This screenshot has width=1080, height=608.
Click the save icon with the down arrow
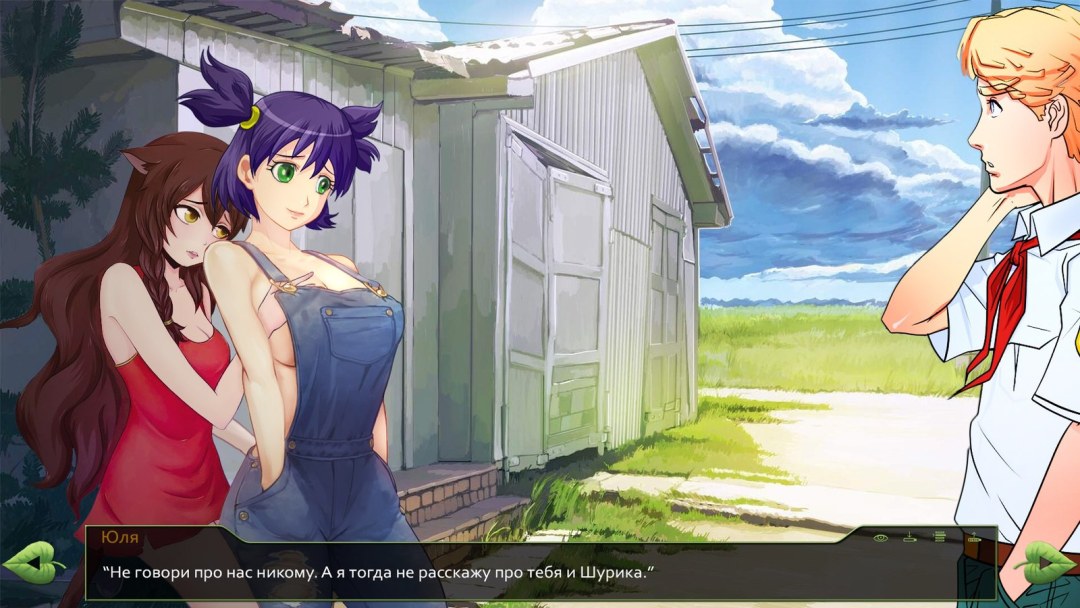point(910,538)
